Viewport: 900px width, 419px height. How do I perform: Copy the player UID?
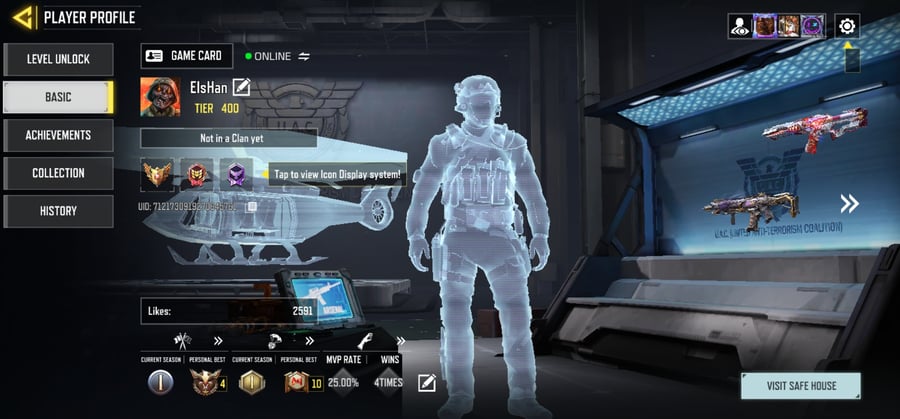coord(253,207)
